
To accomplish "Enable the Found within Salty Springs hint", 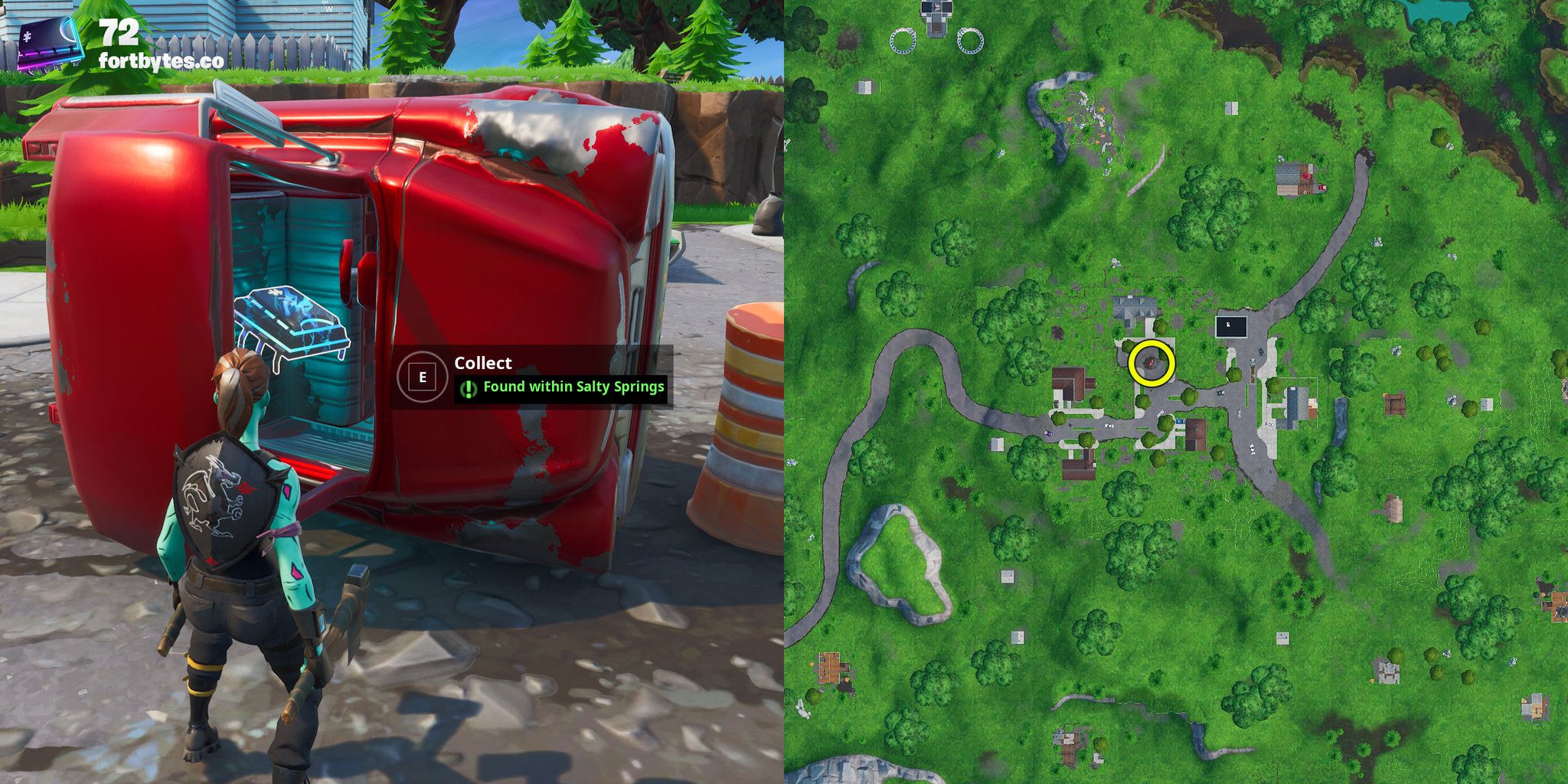I will [573, 388].
